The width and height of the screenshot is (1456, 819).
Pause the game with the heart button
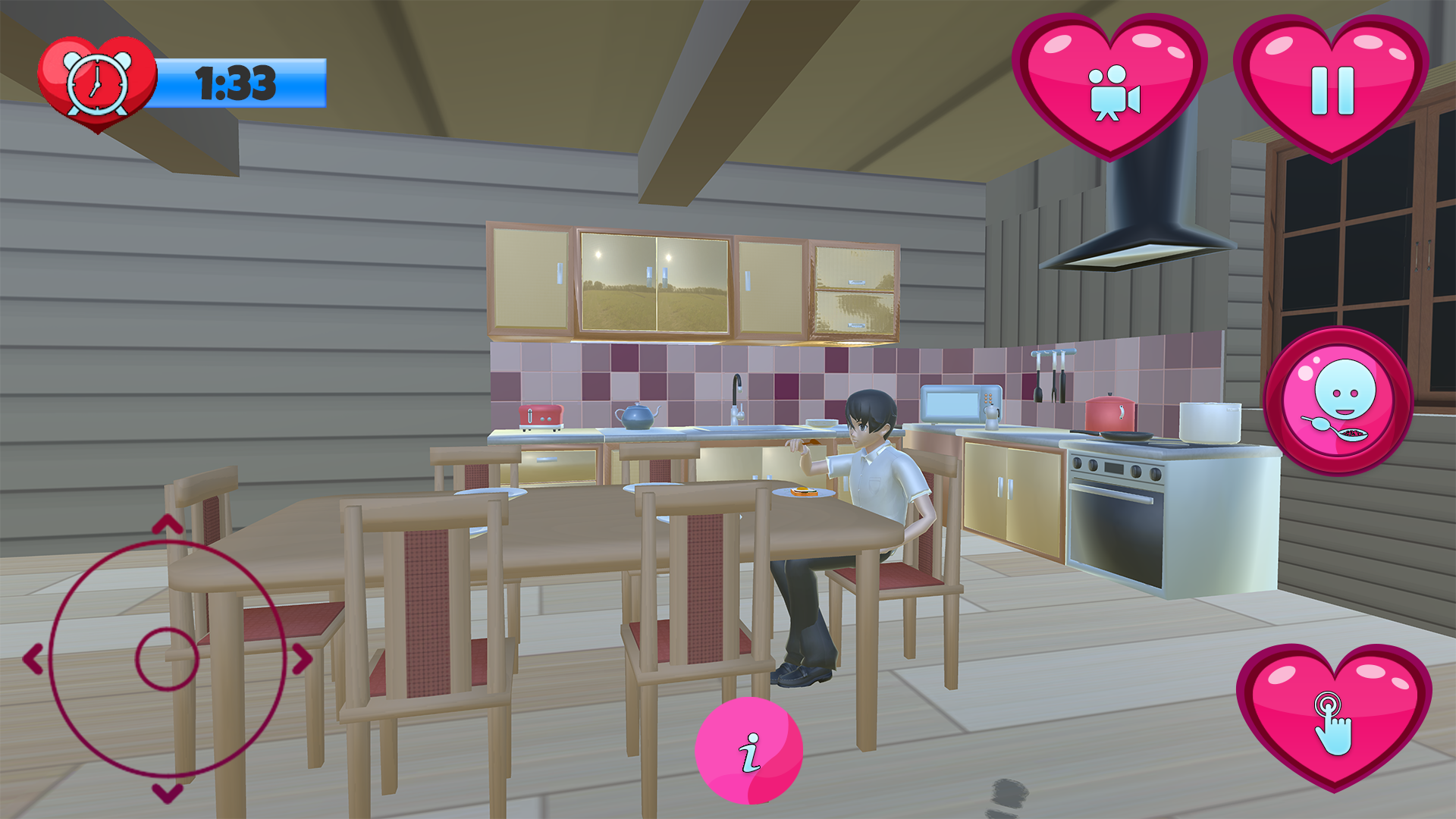(1332, 87)
